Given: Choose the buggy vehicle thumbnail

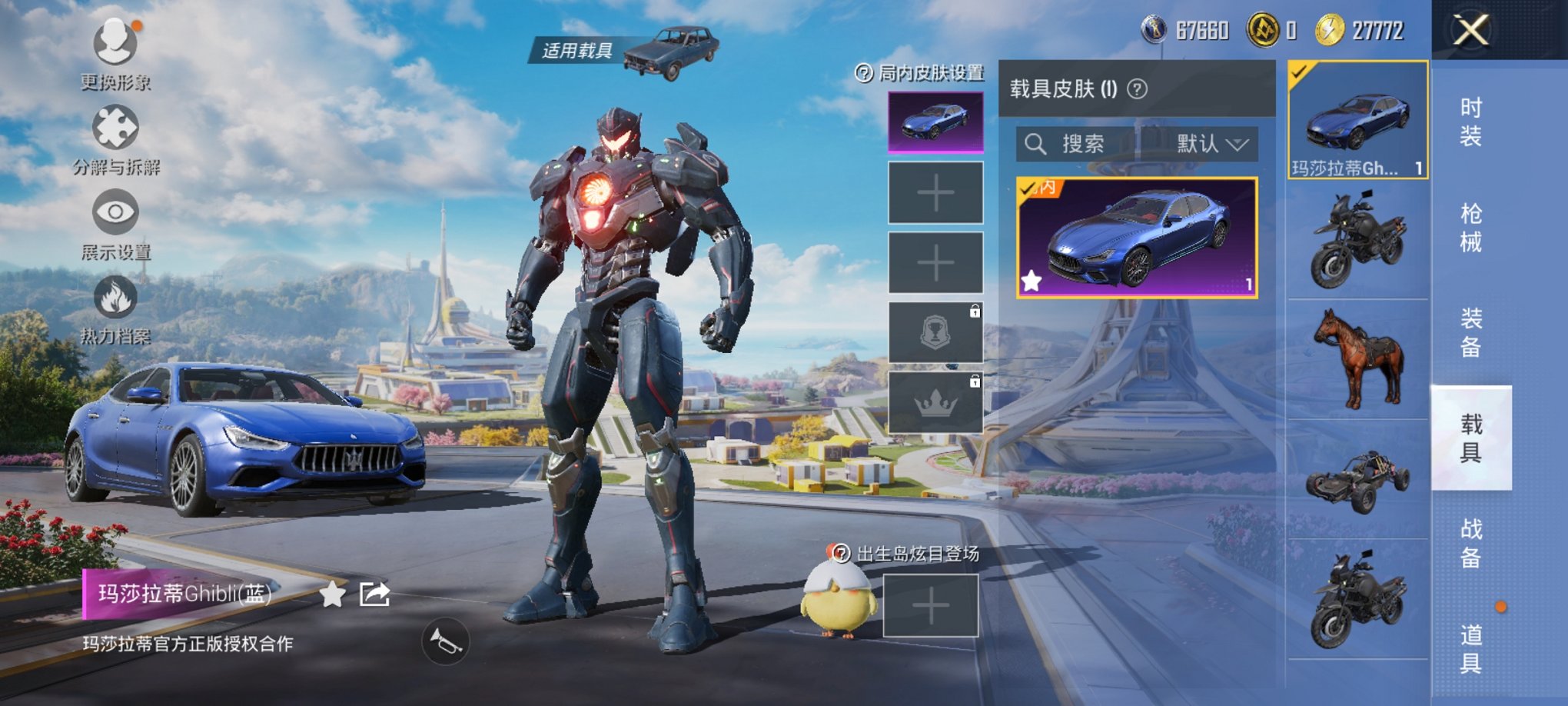Looking at the screenshot, I should point(1358,480).
